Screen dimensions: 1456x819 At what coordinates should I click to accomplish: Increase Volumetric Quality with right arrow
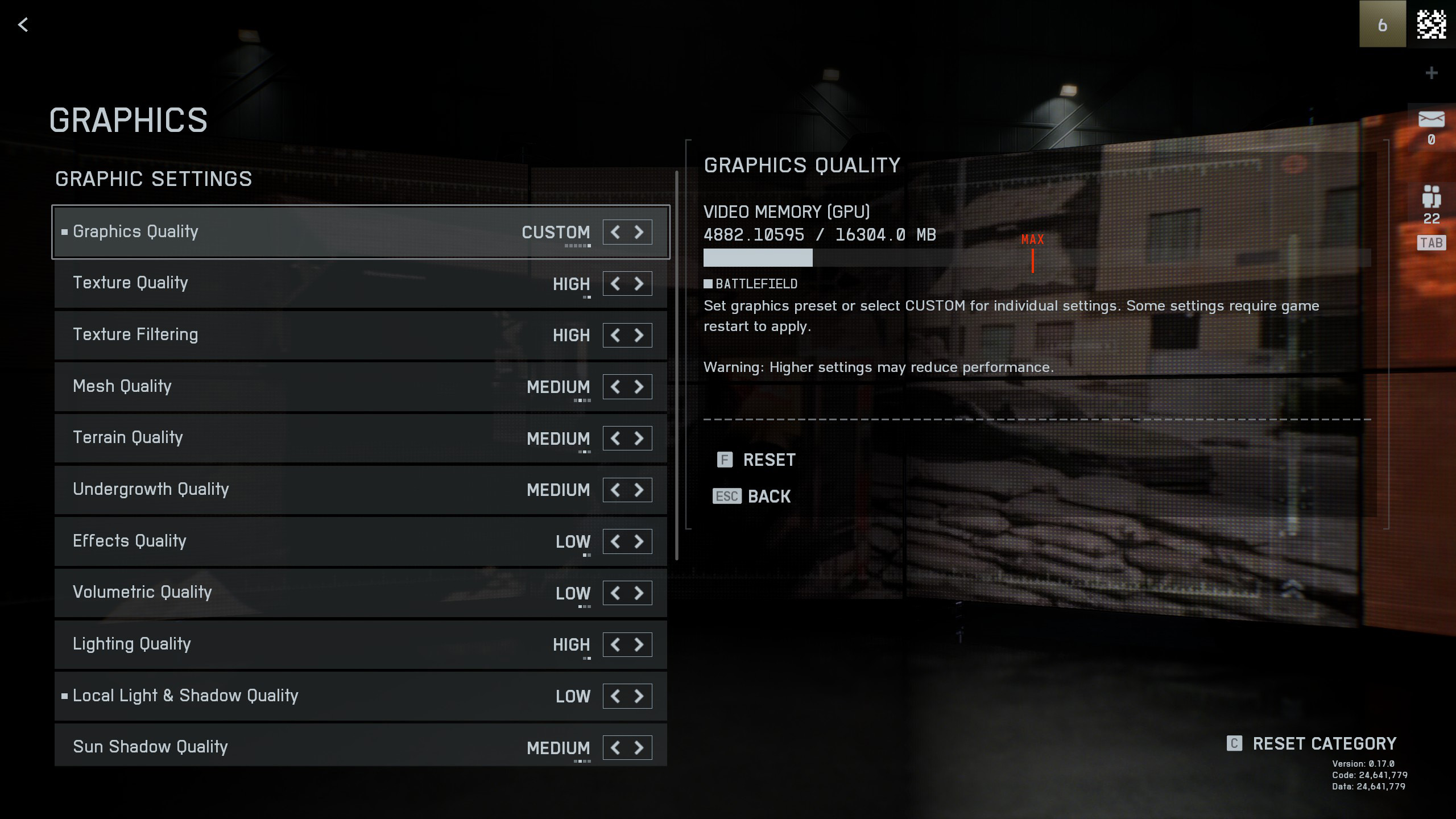pos(639,593)
